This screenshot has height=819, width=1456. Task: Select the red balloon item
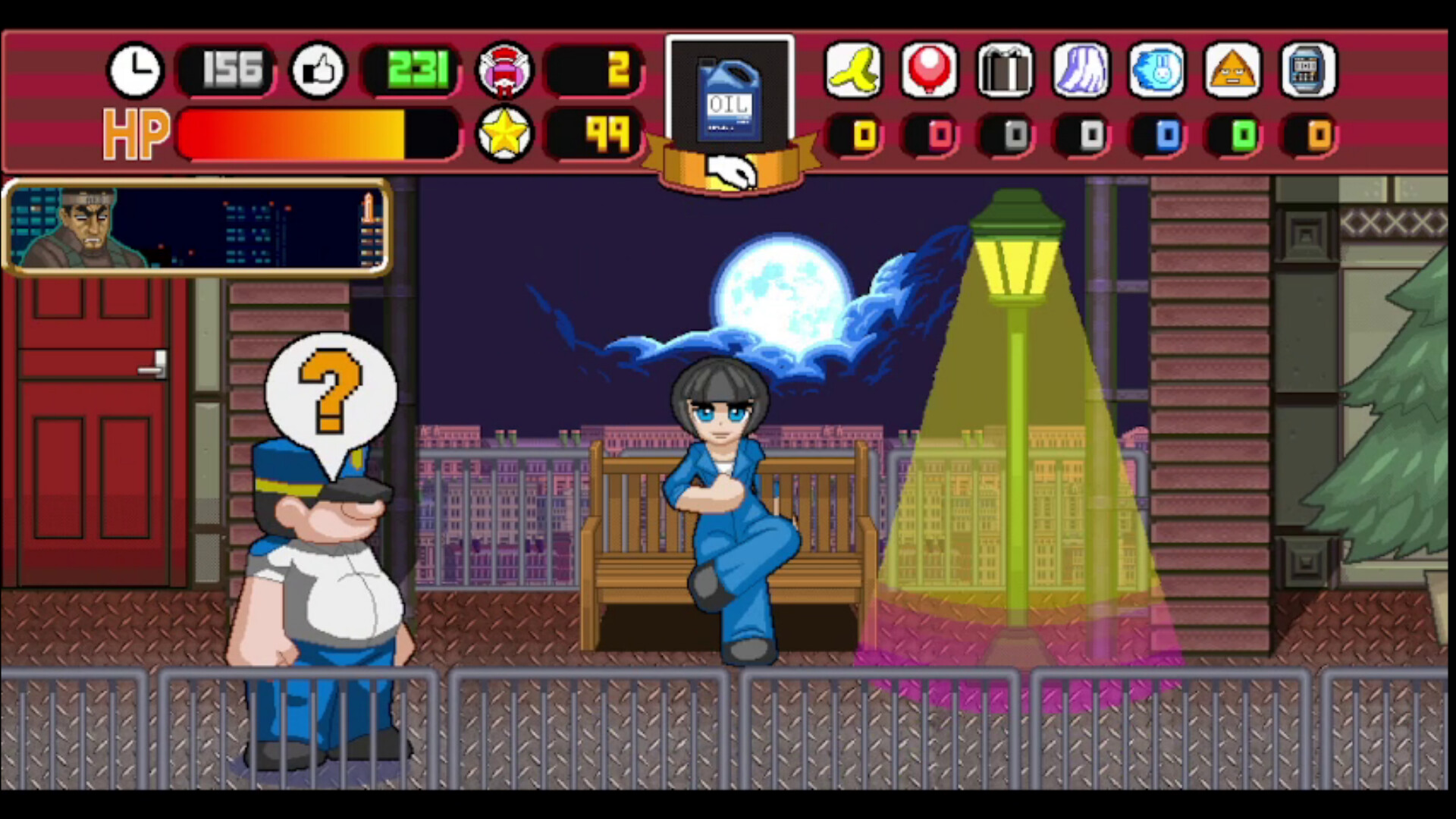[x=929, y=71]
